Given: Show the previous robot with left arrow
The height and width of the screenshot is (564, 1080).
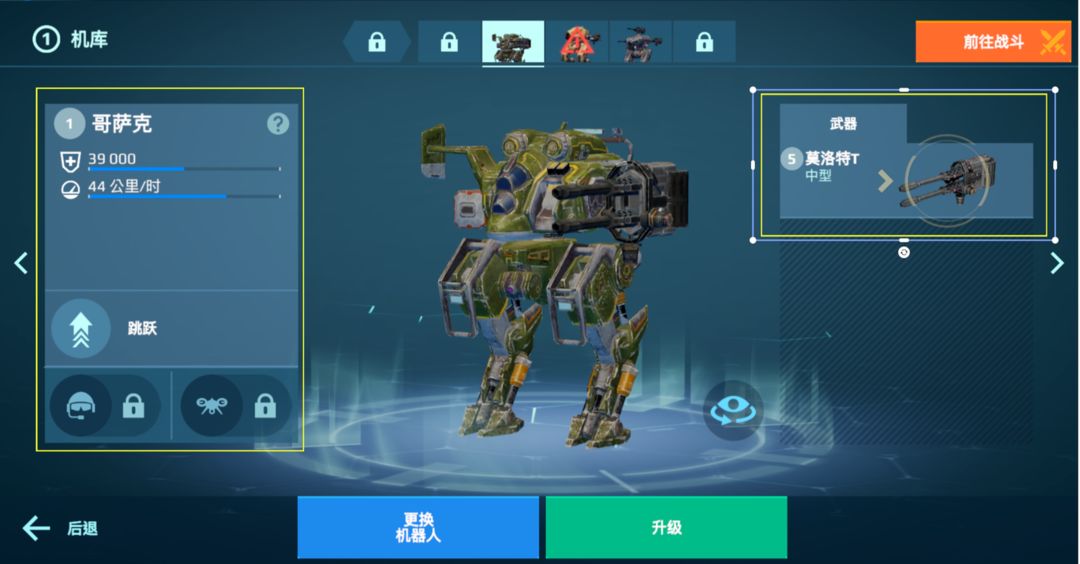Looking at the screenshot, I should (21, 263).
